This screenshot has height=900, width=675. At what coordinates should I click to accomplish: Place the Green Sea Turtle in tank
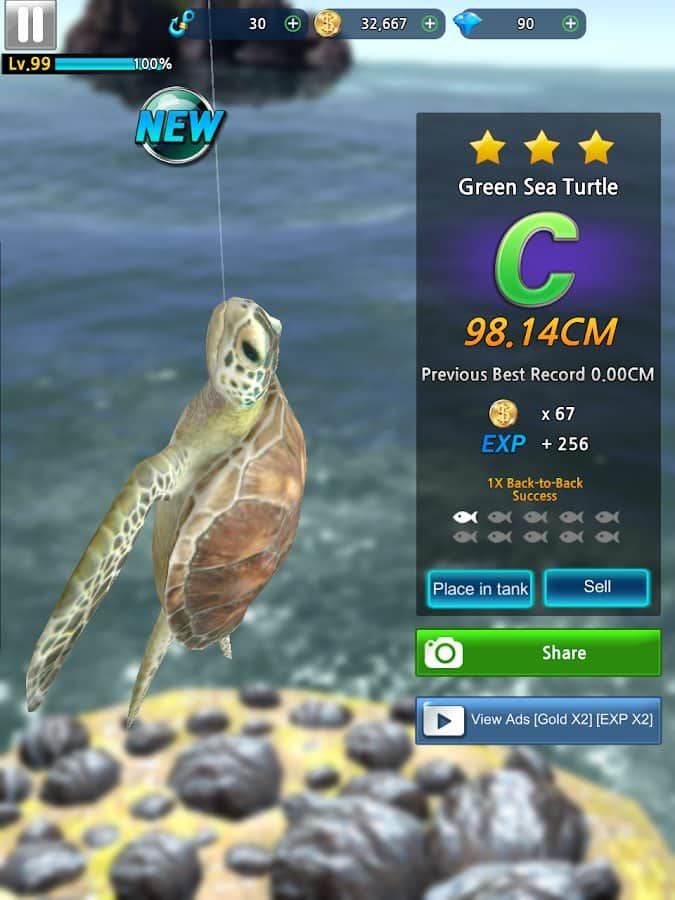click(x=480, y=589)
